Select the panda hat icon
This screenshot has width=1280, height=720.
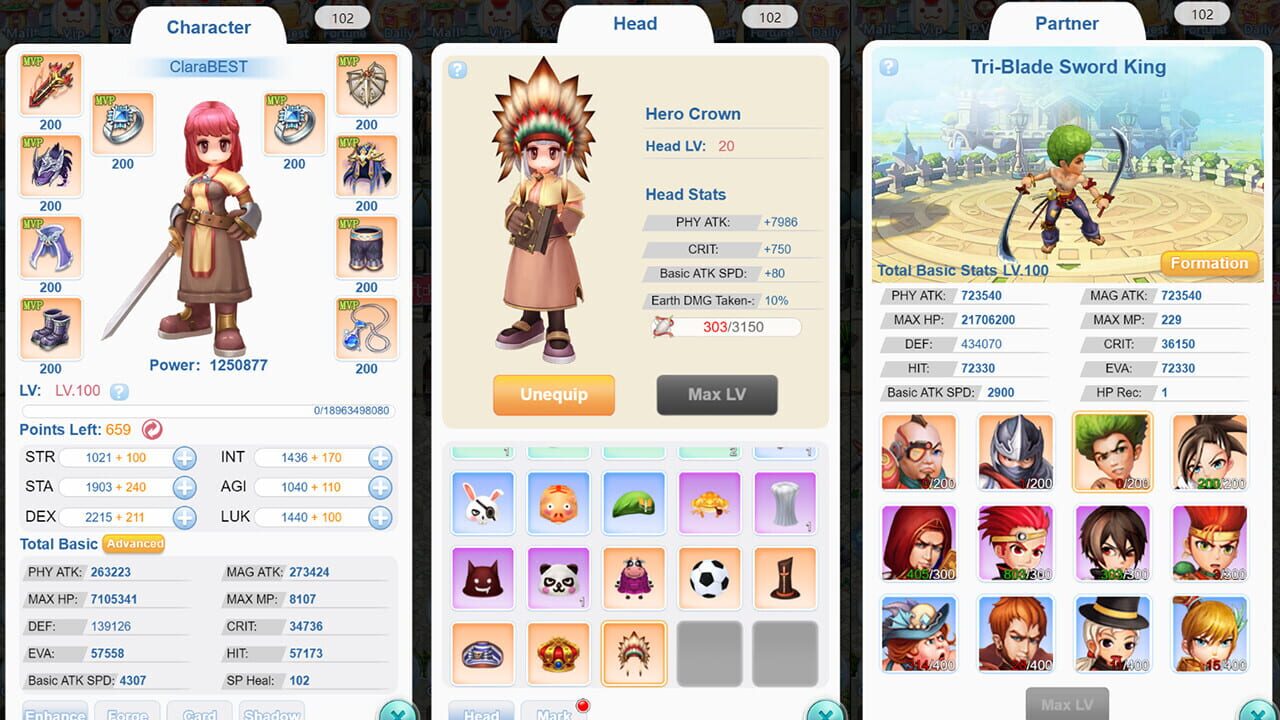click(558, 578)
